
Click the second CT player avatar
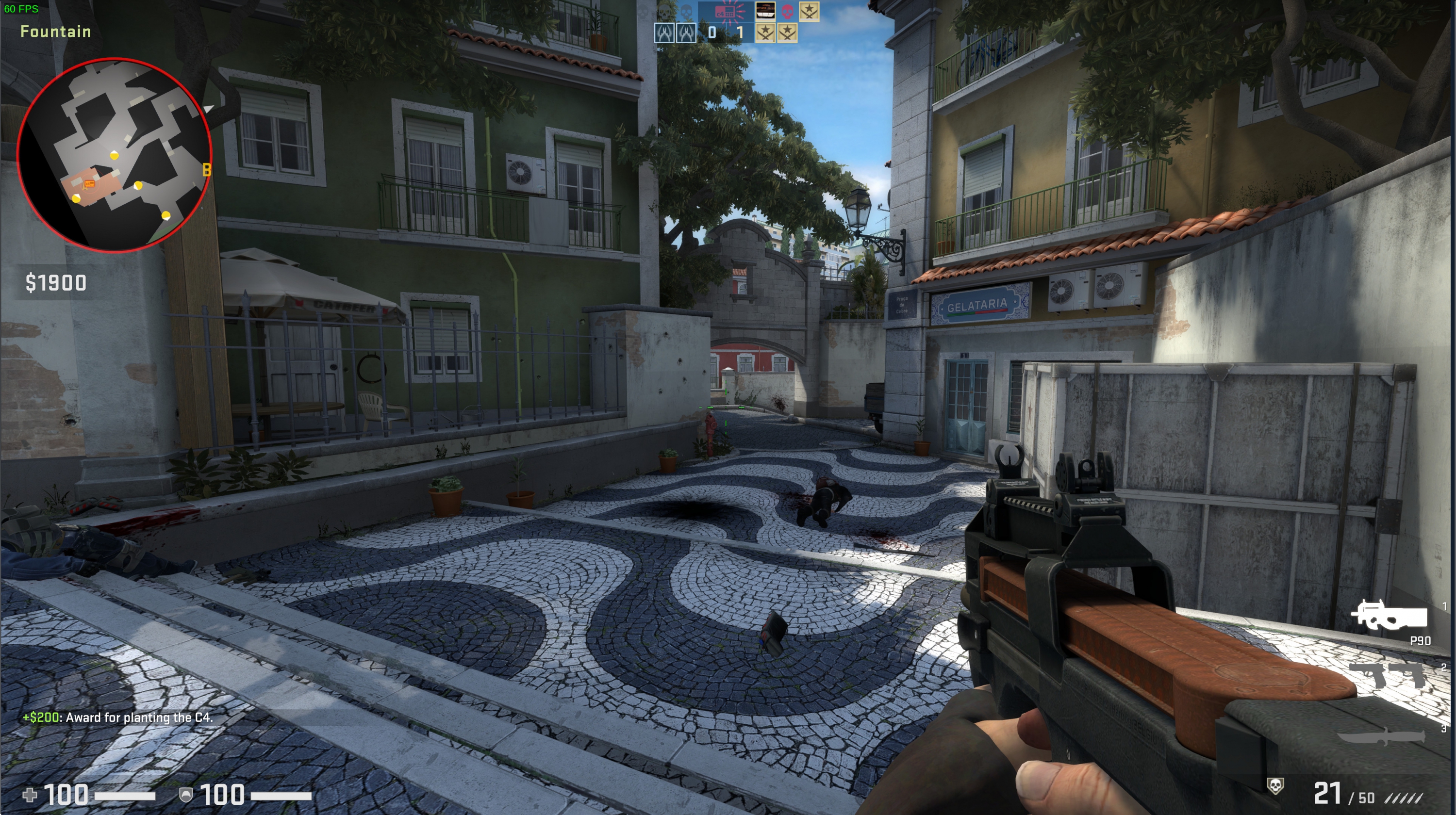click(687, 33)
